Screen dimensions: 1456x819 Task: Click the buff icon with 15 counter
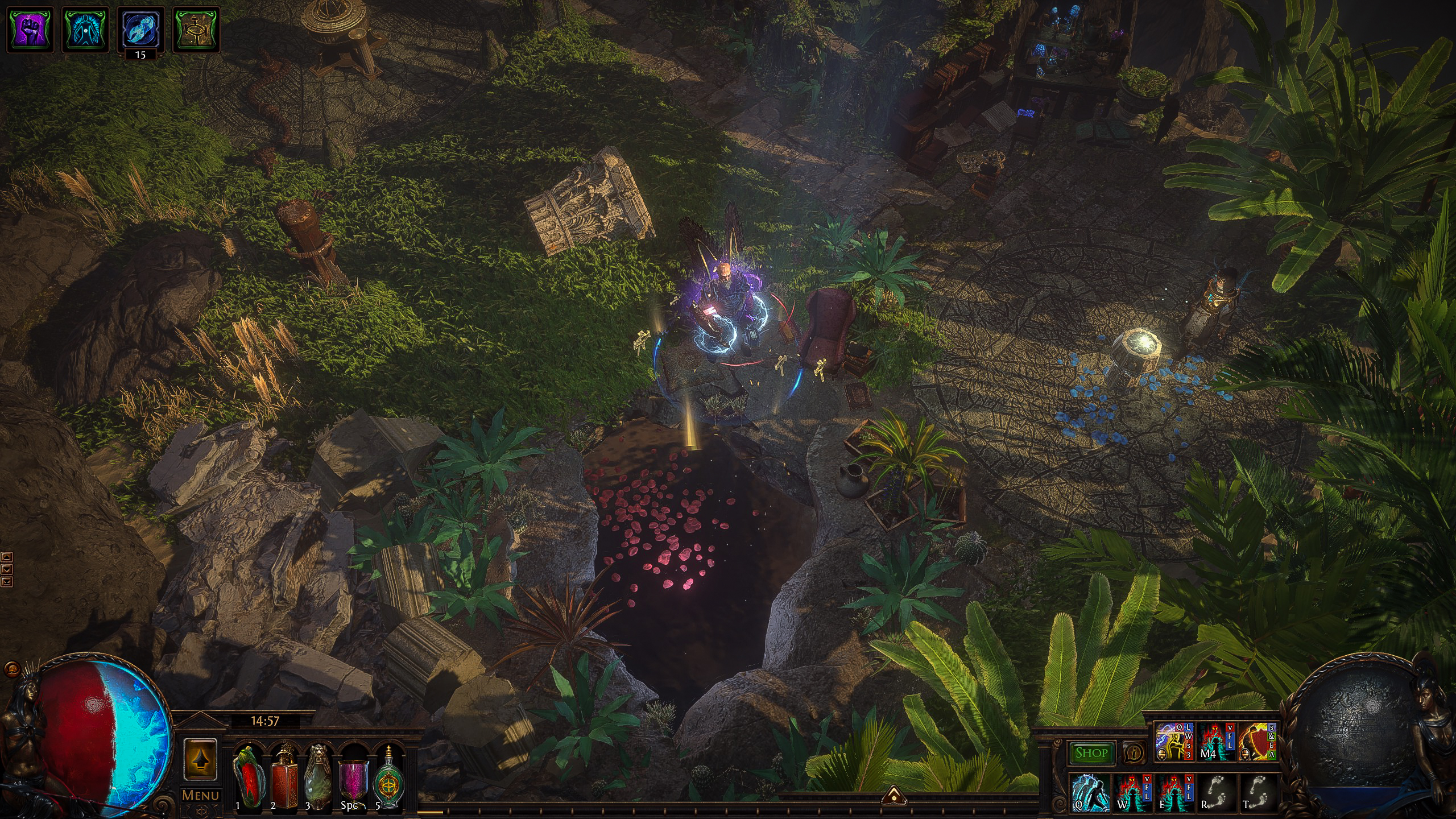coord(140,29)
